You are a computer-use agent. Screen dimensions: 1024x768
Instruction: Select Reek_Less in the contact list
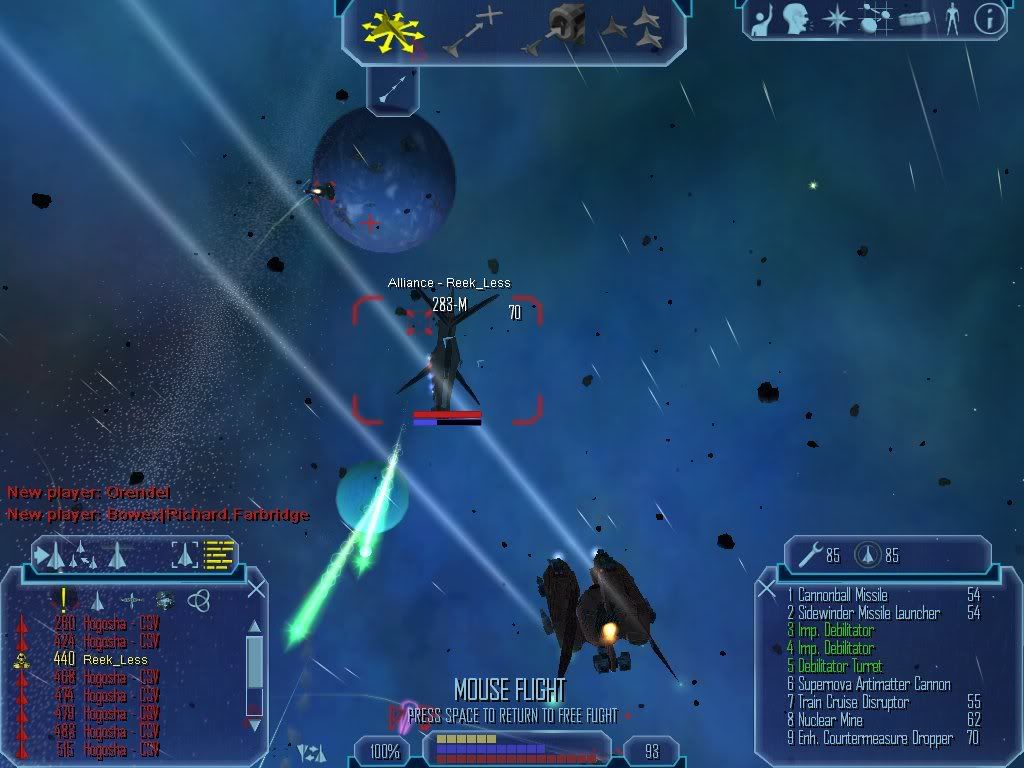point(115,660)
